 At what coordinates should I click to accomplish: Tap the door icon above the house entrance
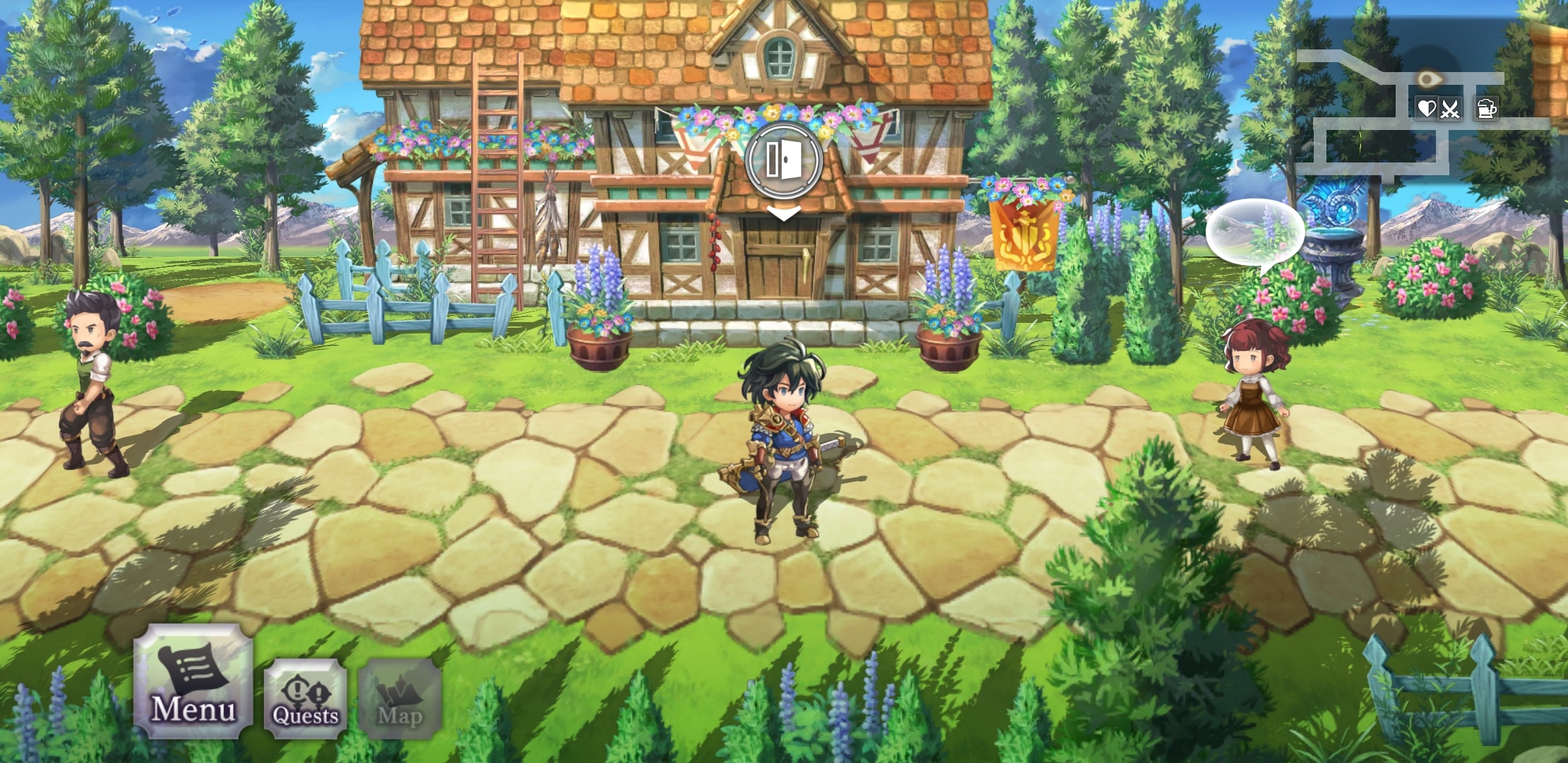pyautogui.click(x=783, y=161)
